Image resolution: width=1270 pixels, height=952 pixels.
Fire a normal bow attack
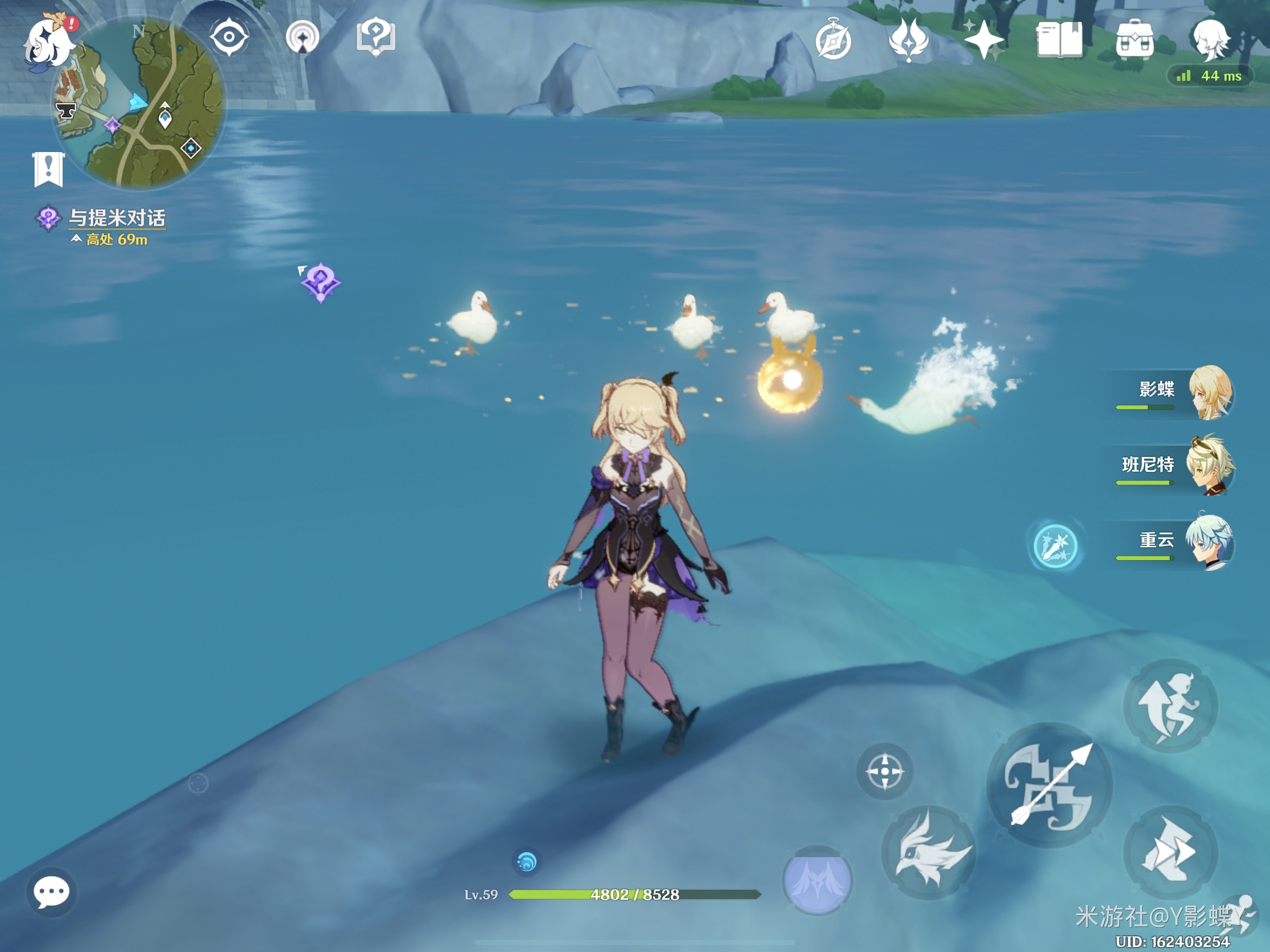pos(1050,785)
